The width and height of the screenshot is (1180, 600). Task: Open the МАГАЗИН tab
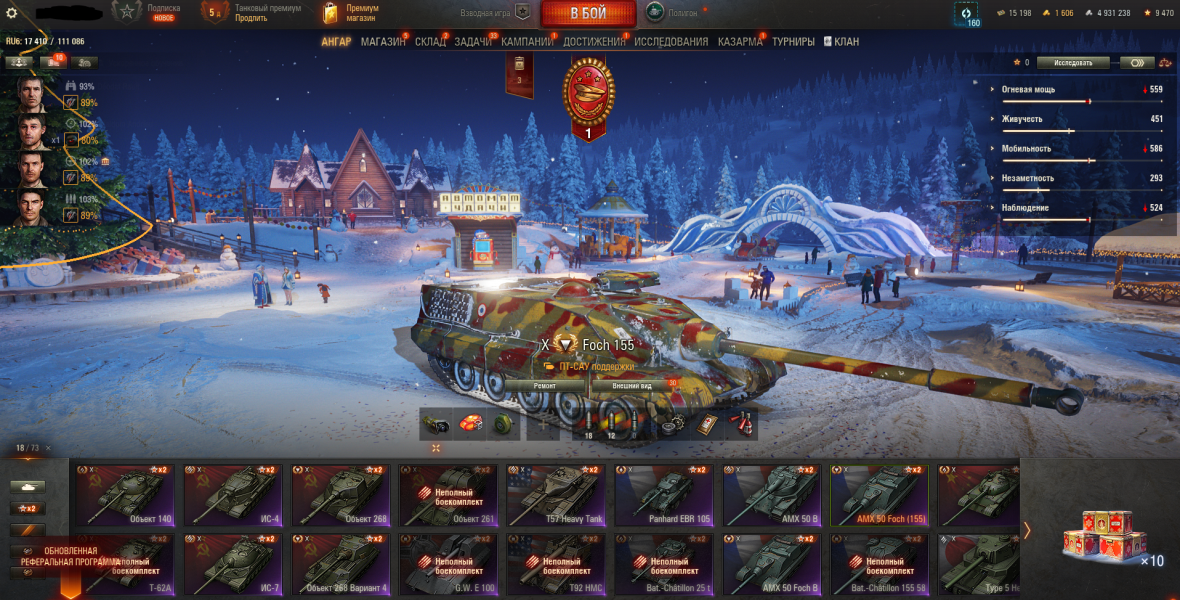coord(383,42)
